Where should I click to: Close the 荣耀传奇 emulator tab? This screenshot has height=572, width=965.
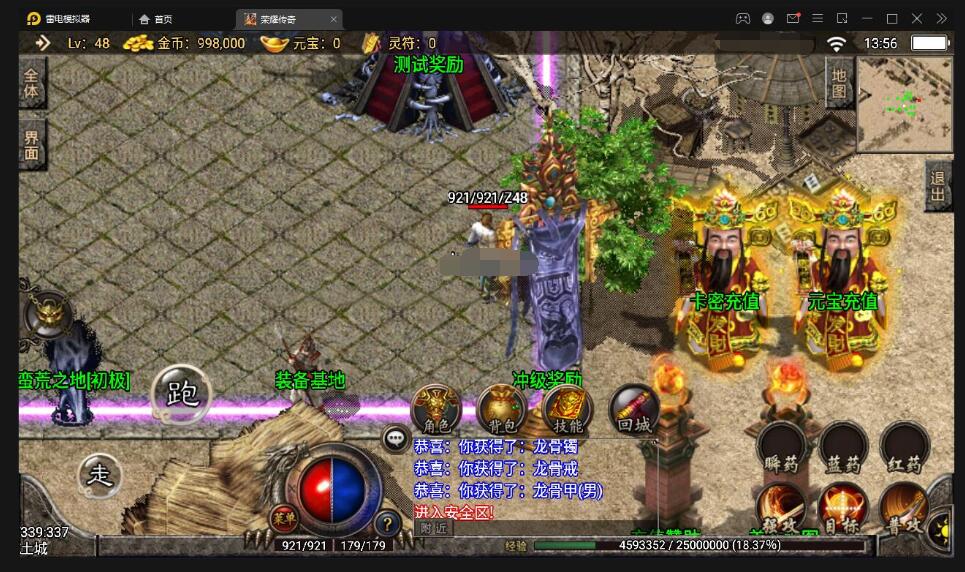[333, 18]
